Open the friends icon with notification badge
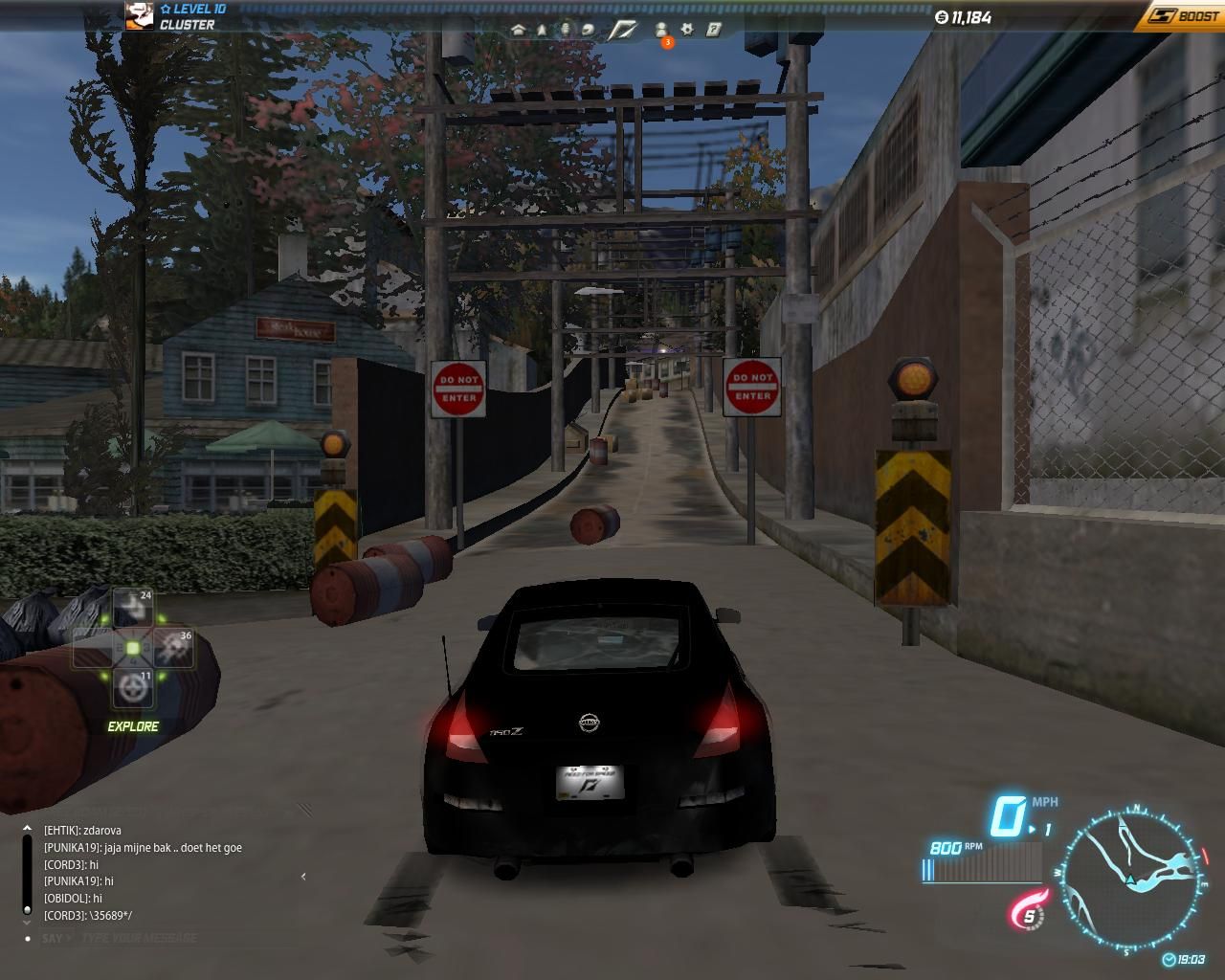The width and height of the screenshot is (1225, 980). (x=661, y=31)
